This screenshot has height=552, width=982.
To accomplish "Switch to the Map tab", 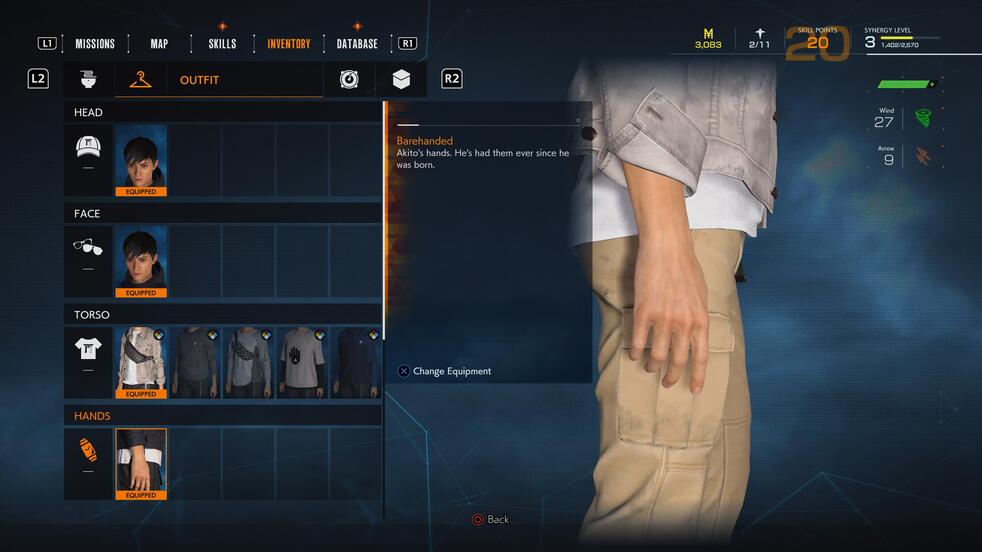I will (x=159, y=44).
